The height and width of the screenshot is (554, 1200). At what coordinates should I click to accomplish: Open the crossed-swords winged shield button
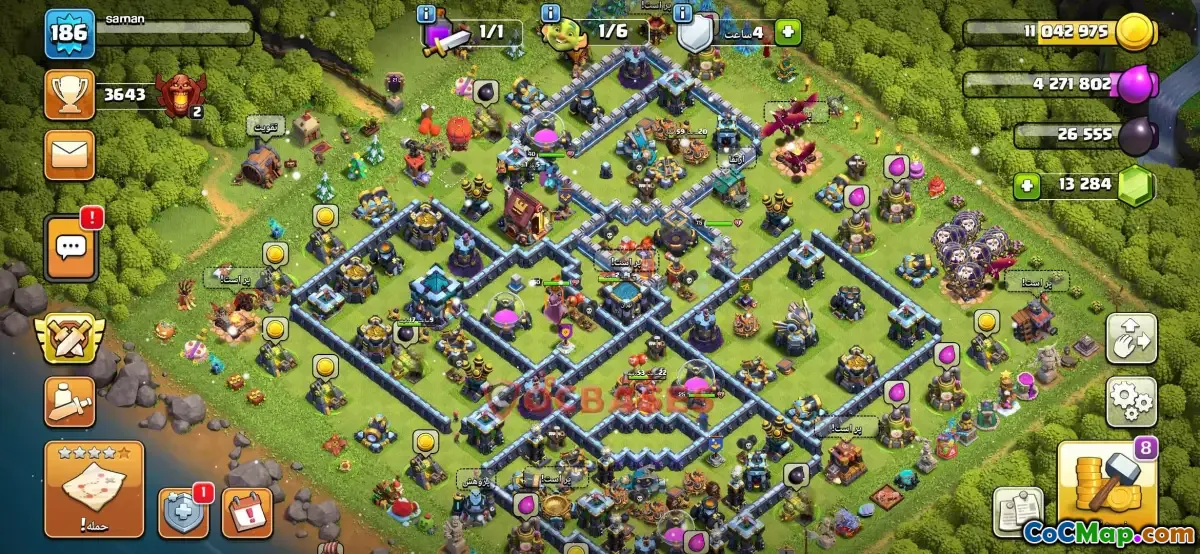pos(69,338)
